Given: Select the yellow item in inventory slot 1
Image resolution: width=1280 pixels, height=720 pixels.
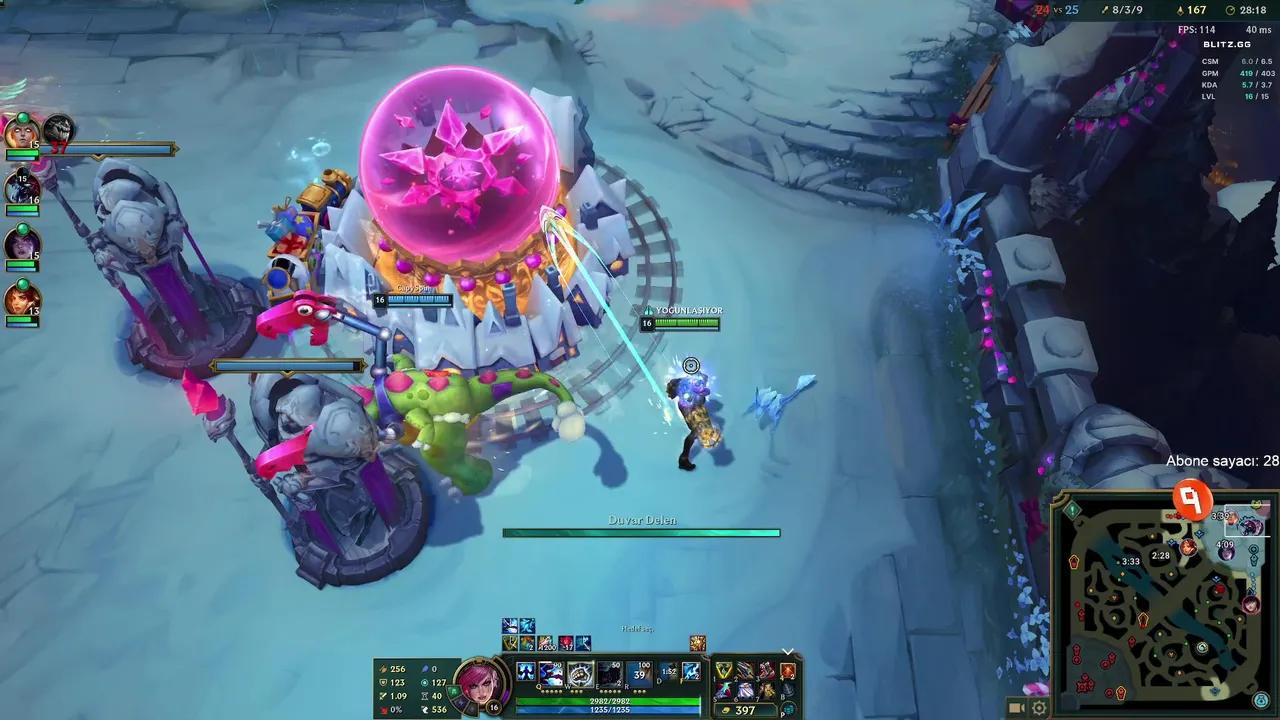Looking at the screenshot, I should click(x=724, y=670).
